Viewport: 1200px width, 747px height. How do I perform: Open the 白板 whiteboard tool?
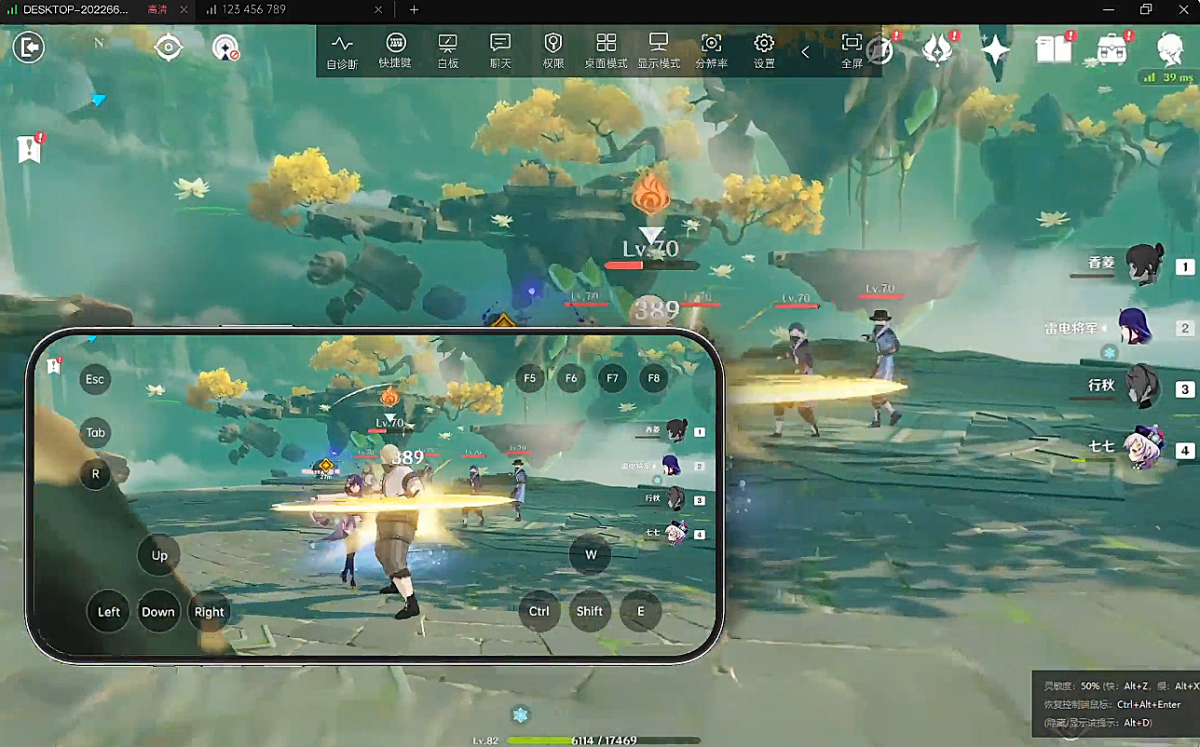point(447,51)
